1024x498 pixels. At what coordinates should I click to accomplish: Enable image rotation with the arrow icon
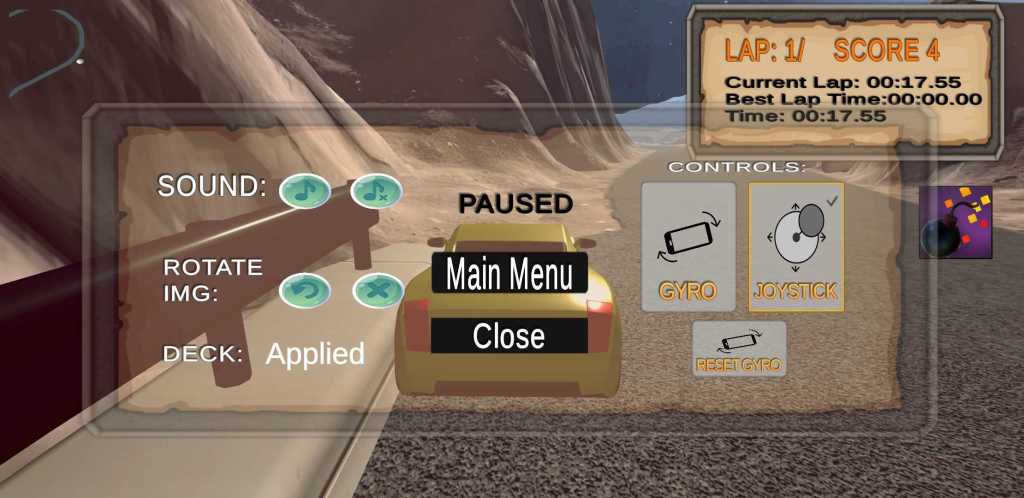click(x=305, y=291)
